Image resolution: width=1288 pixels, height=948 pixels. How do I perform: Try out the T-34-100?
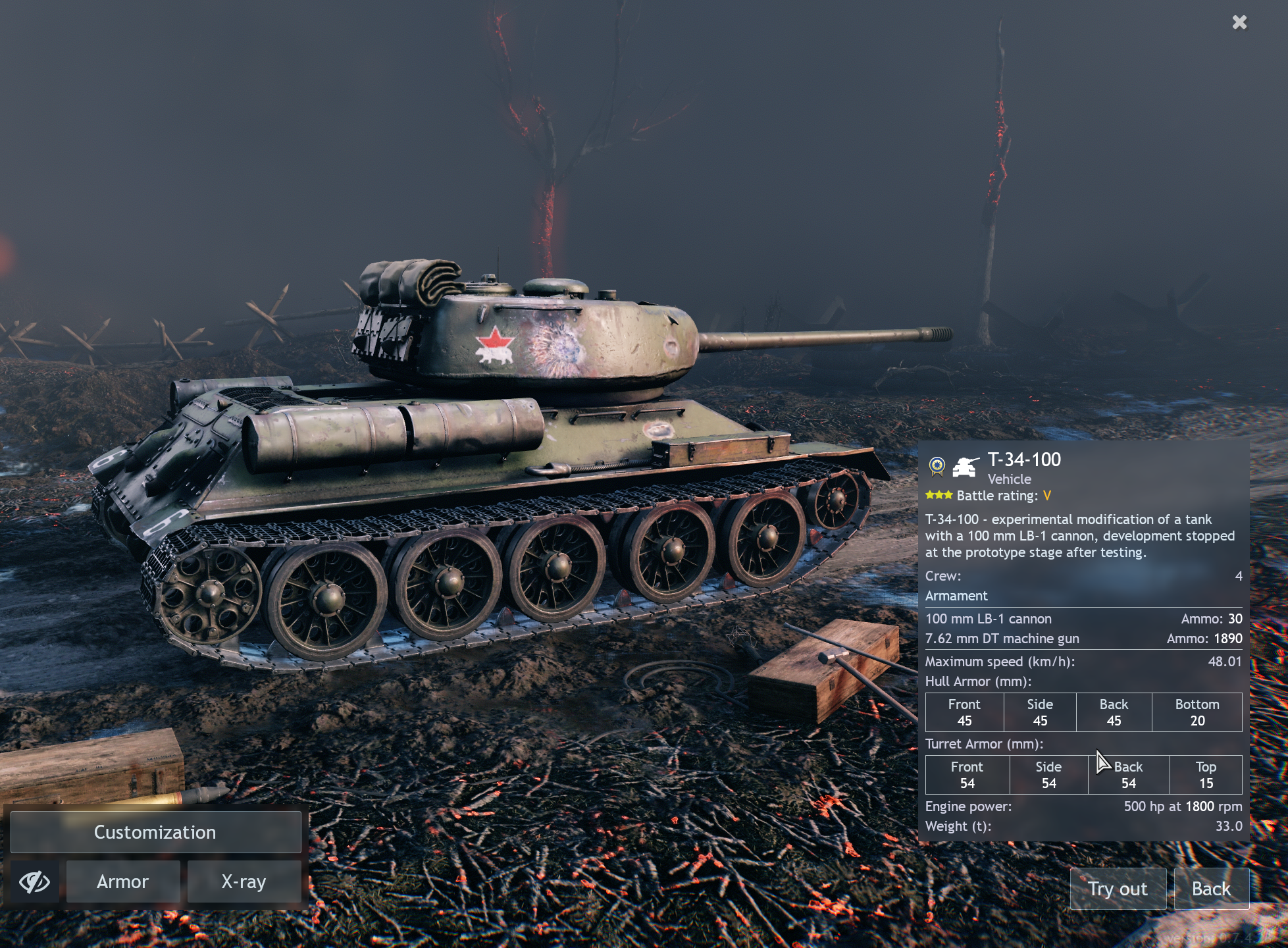pyautogui.click(x=1118, y=889)
